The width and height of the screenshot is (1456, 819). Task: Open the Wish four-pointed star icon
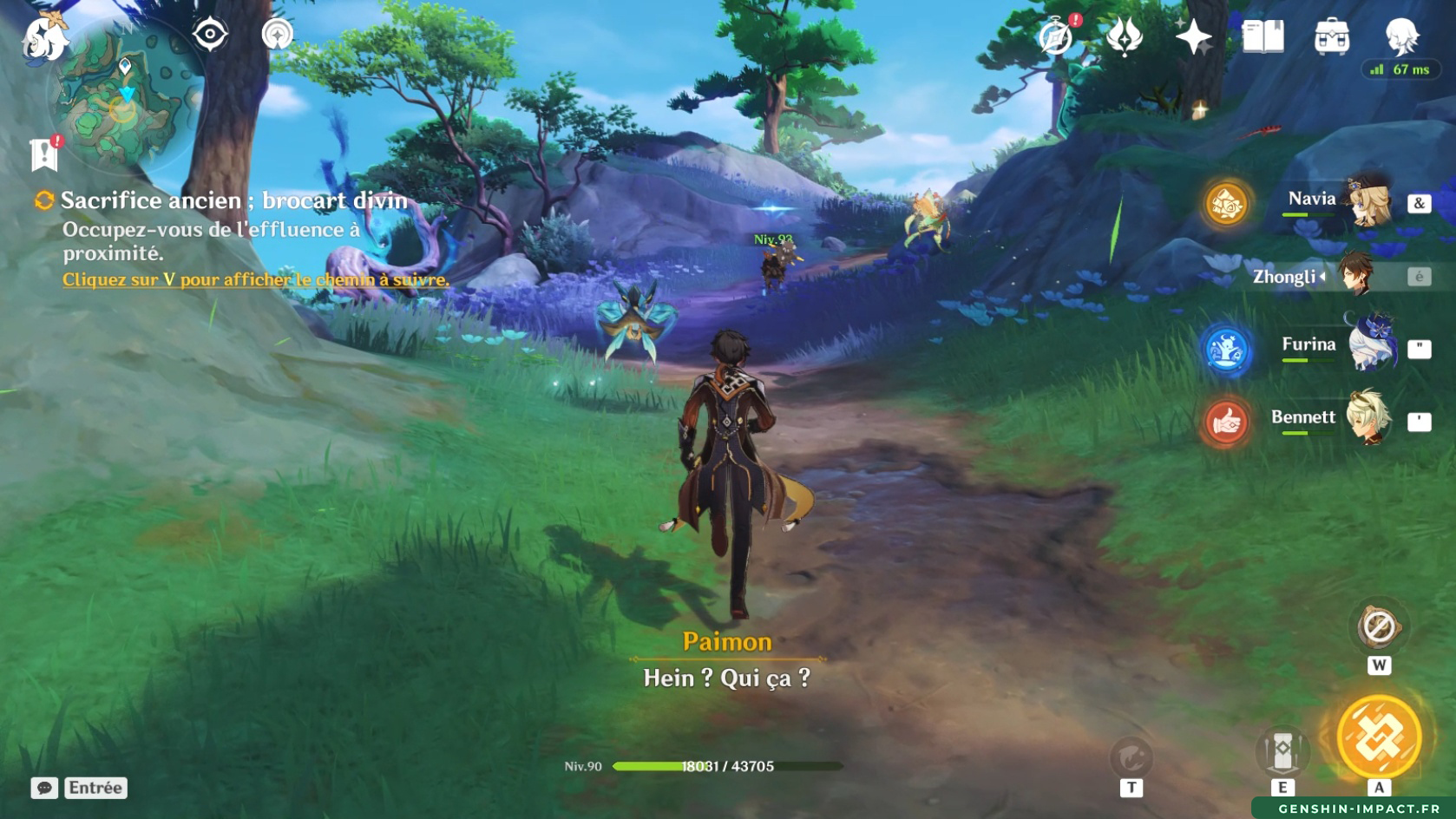(x=1193, y=37)
